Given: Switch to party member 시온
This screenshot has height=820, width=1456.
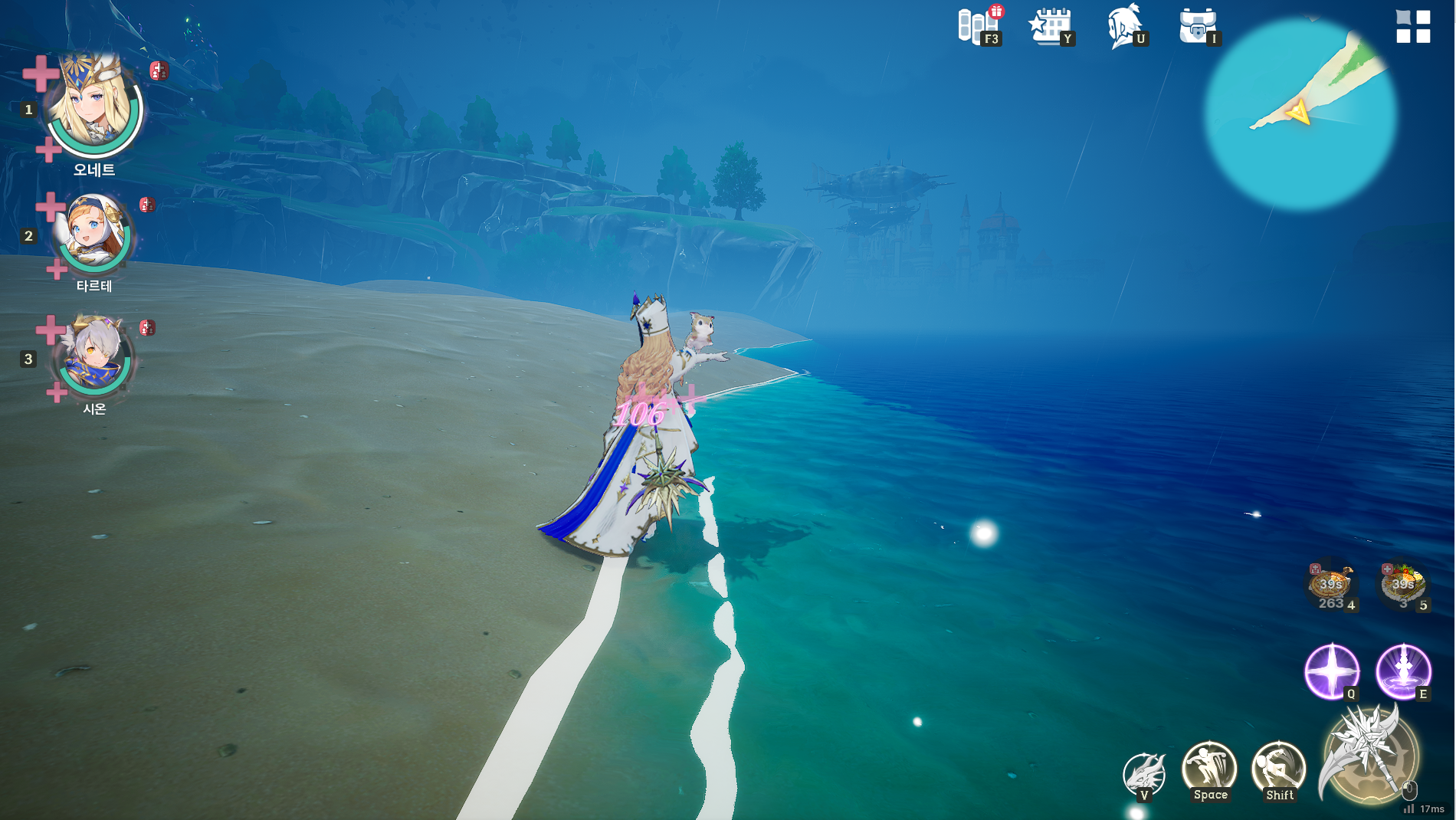Looking at the screenshot, I should pos(93,355).
